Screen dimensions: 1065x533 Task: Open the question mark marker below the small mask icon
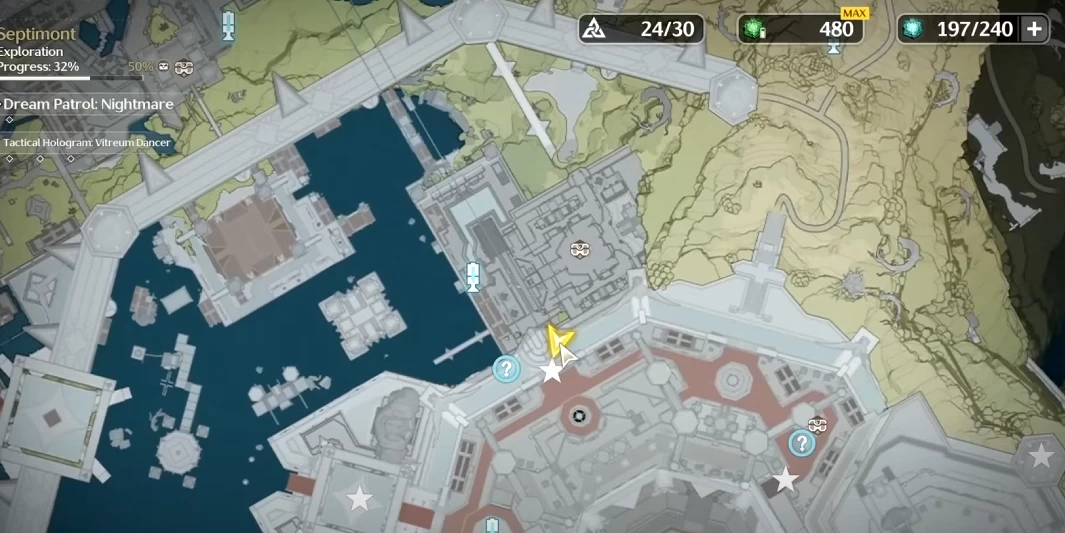pos(801,443)
